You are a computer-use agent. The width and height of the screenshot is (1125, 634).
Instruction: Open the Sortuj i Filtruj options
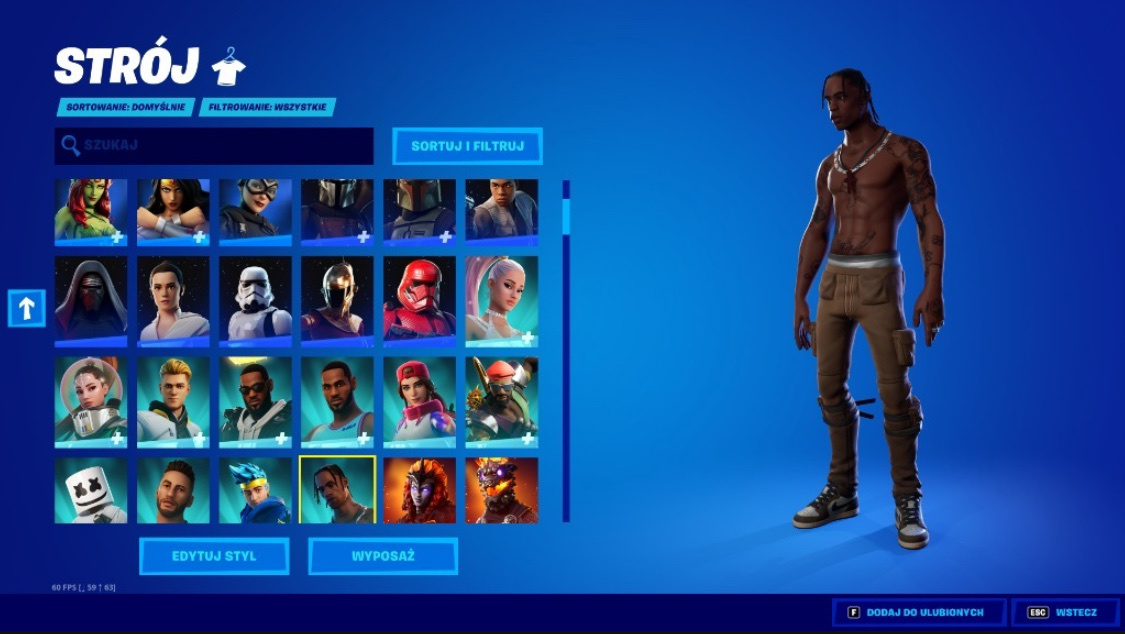click(467, 146)
